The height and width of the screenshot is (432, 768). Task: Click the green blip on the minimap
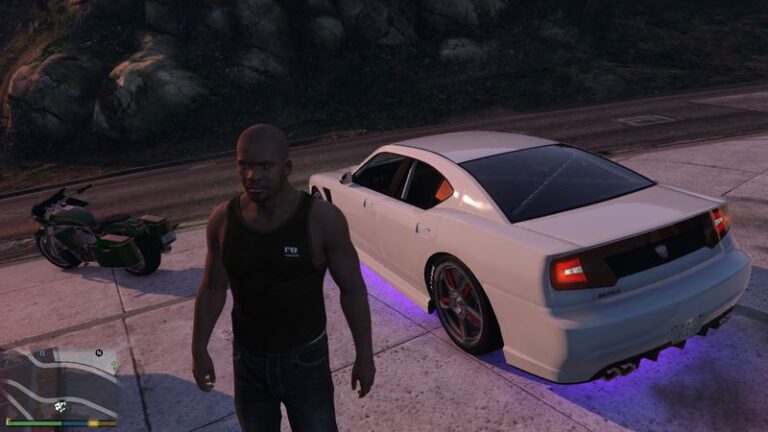coord(115,365)
